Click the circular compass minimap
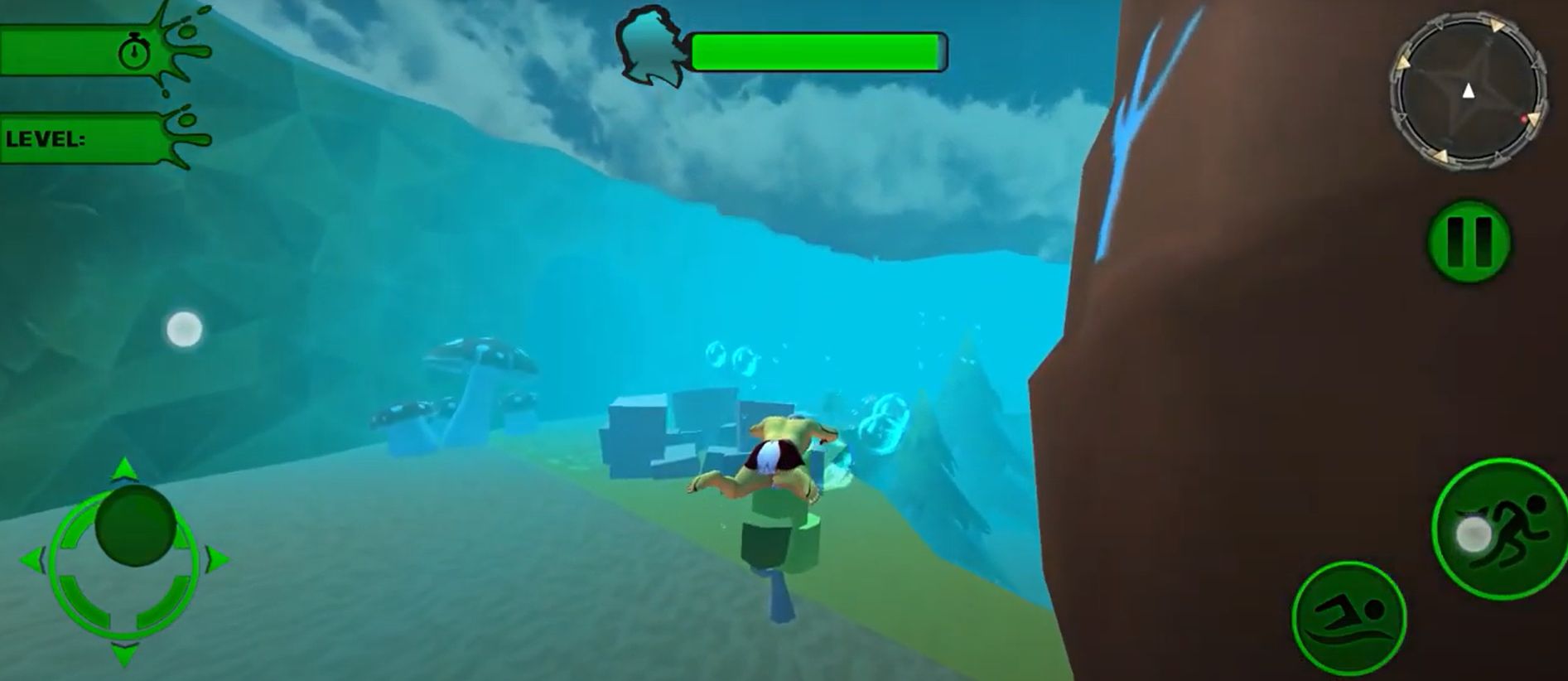The height and width of the screenshot is (681, 1568). click(x=1468, y=91)
